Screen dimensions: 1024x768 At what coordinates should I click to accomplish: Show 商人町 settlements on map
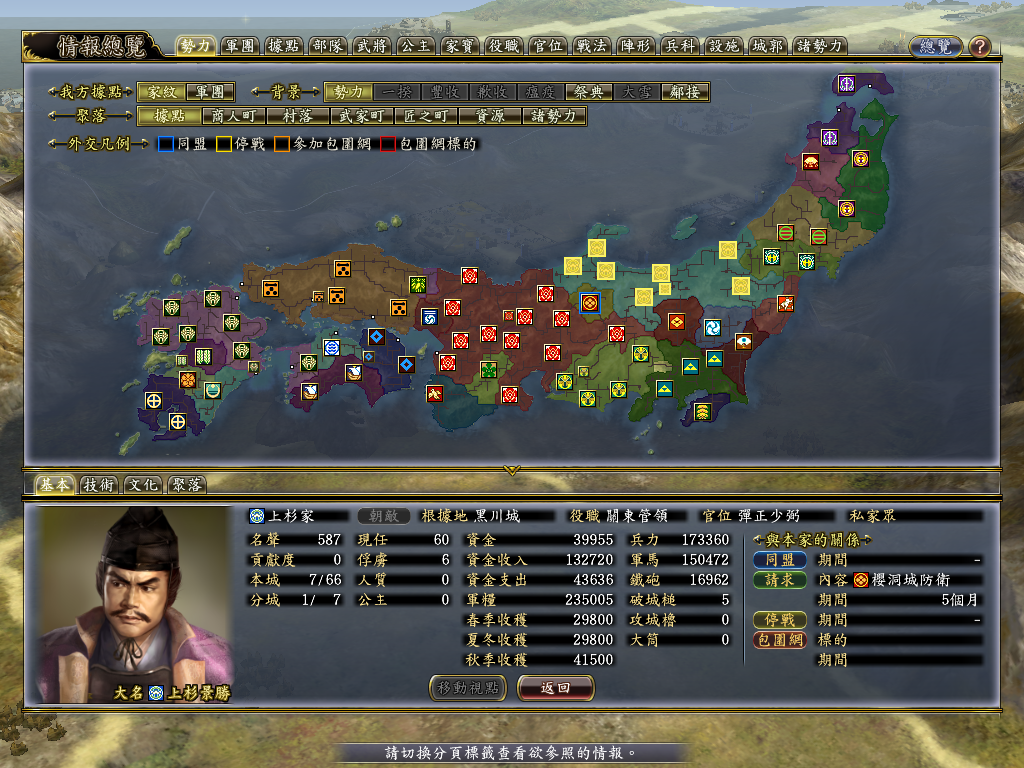tap(233, 116)
